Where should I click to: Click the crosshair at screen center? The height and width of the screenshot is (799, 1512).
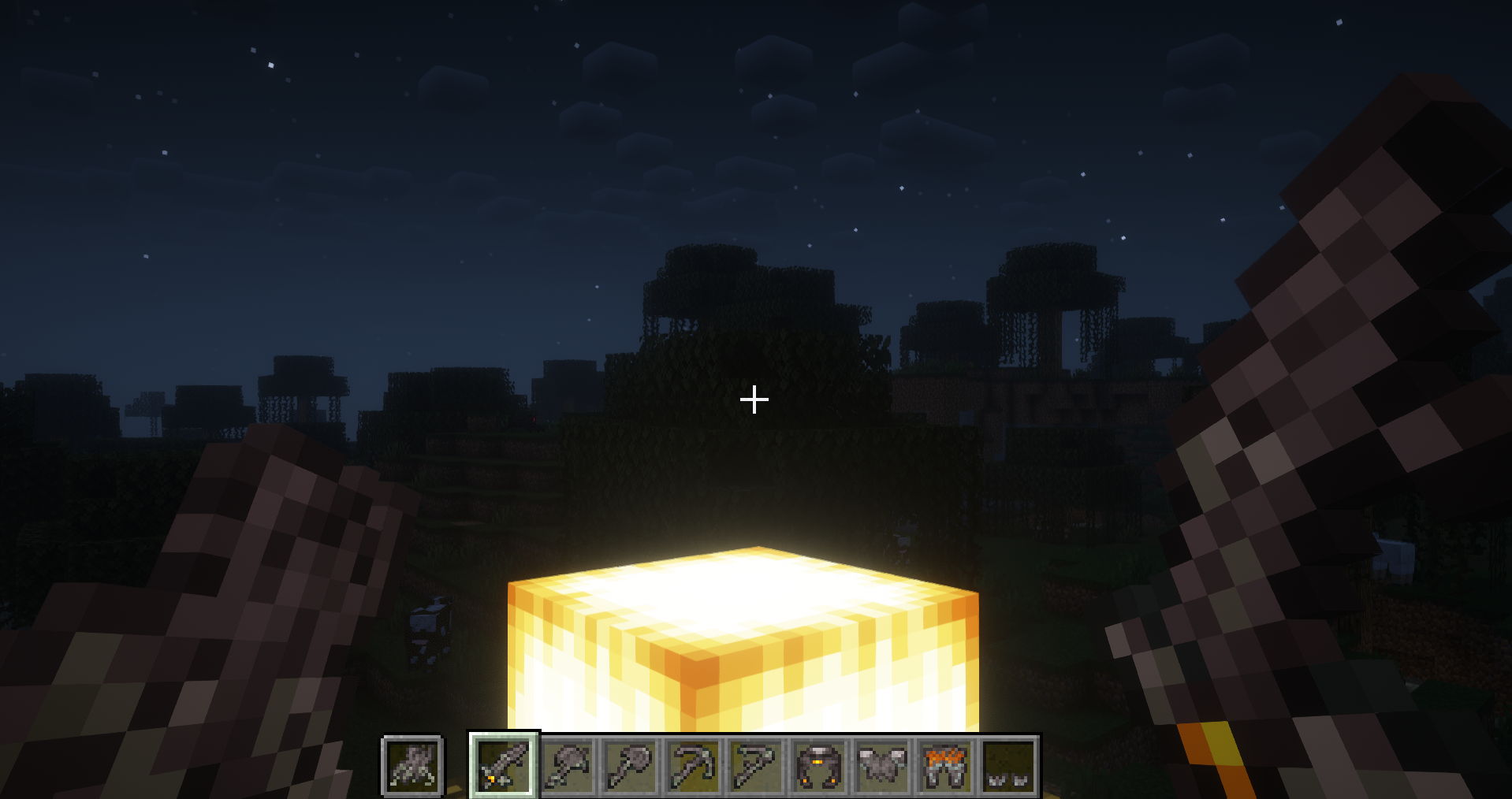pos(754,399)
